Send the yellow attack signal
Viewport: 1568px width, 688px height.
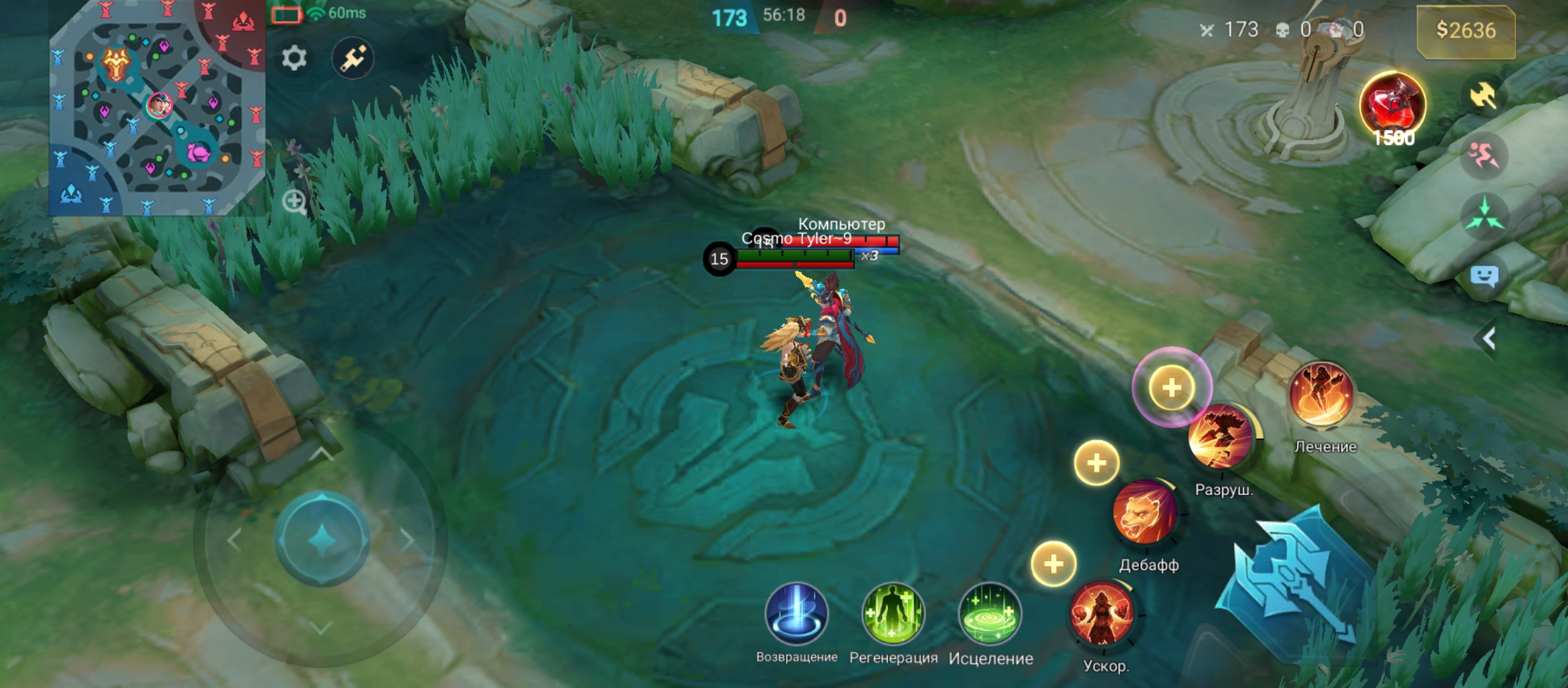[x=1485, y=96]
